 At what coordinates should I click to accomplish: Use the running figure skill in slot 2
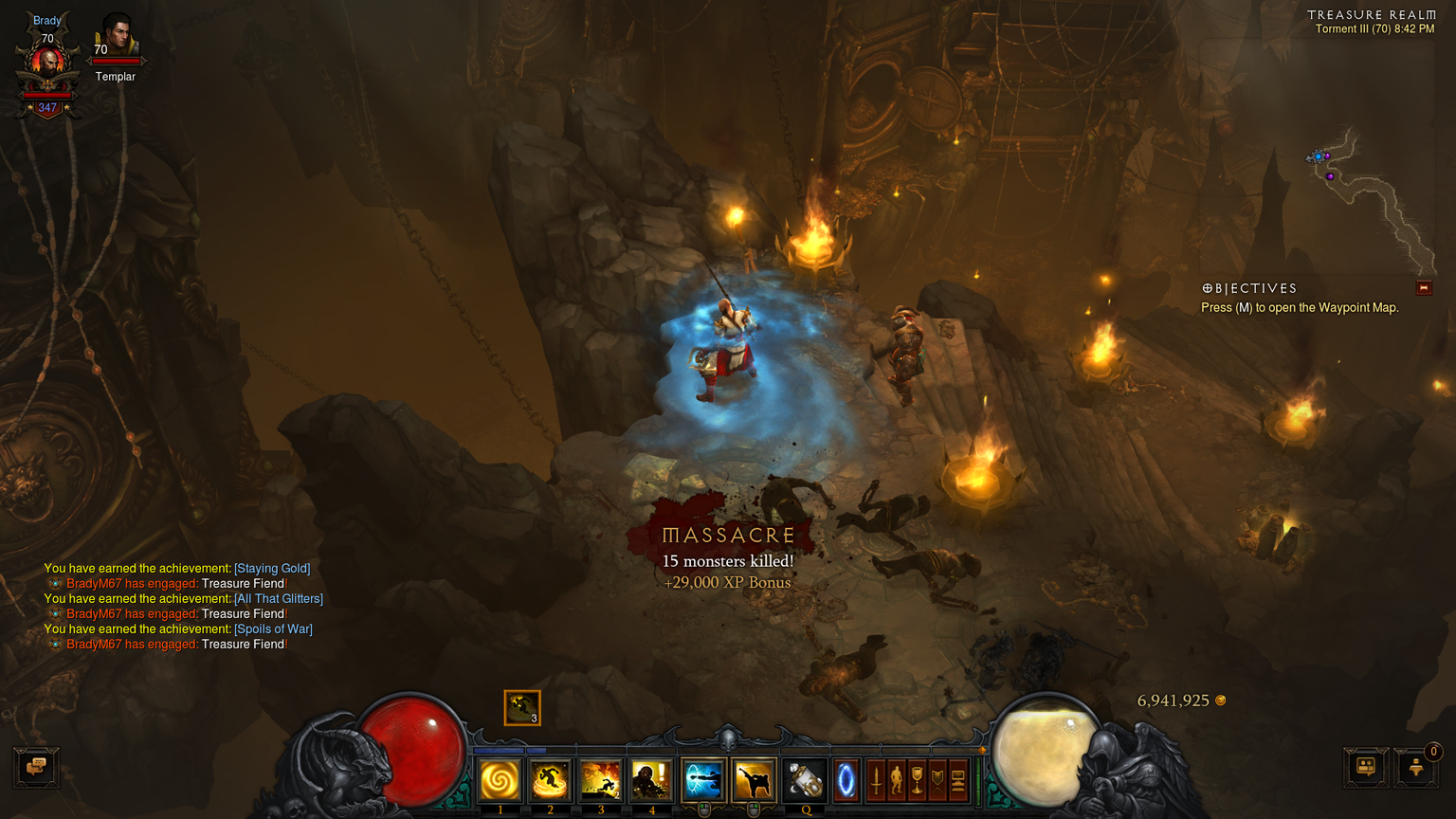tap(550, 780)
